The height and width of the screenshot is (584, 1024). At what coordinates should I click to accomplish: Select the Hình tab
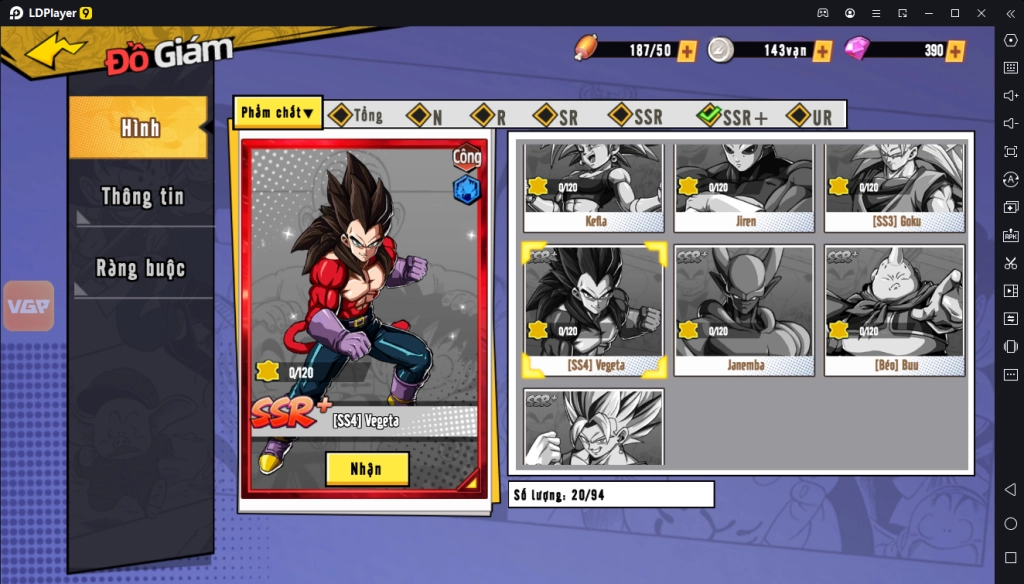point(140,128)
